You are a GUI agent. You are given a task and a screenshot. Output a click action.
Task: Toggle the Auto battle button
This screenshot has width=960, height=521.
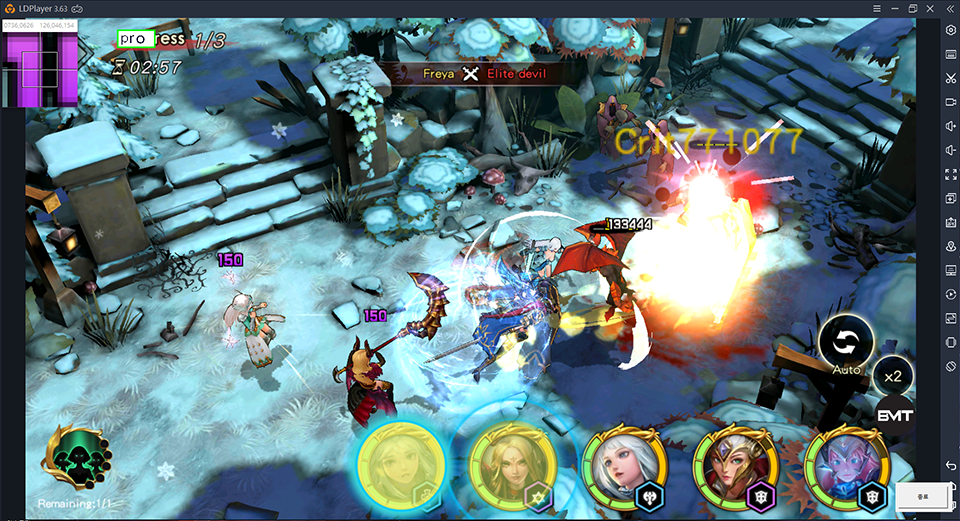846,343
